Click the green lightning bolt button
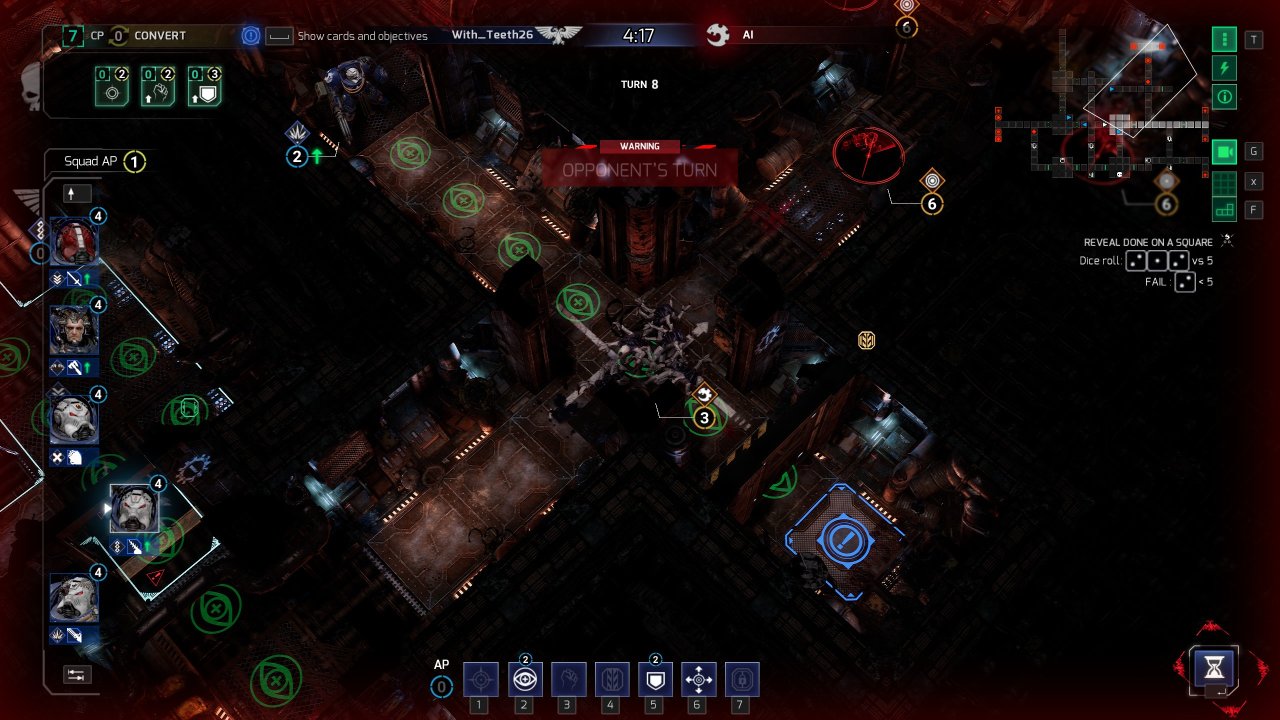This screenshot has height=720, width=1280. coord(1224,68)
